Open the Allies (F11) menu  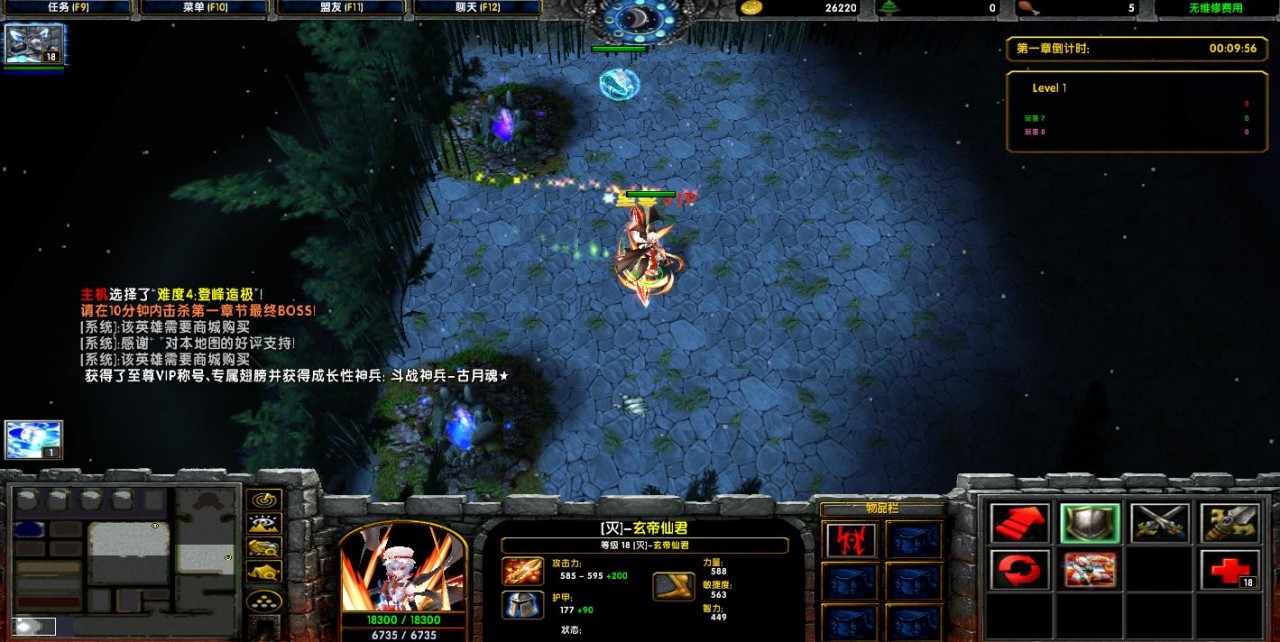coord(341,8)
